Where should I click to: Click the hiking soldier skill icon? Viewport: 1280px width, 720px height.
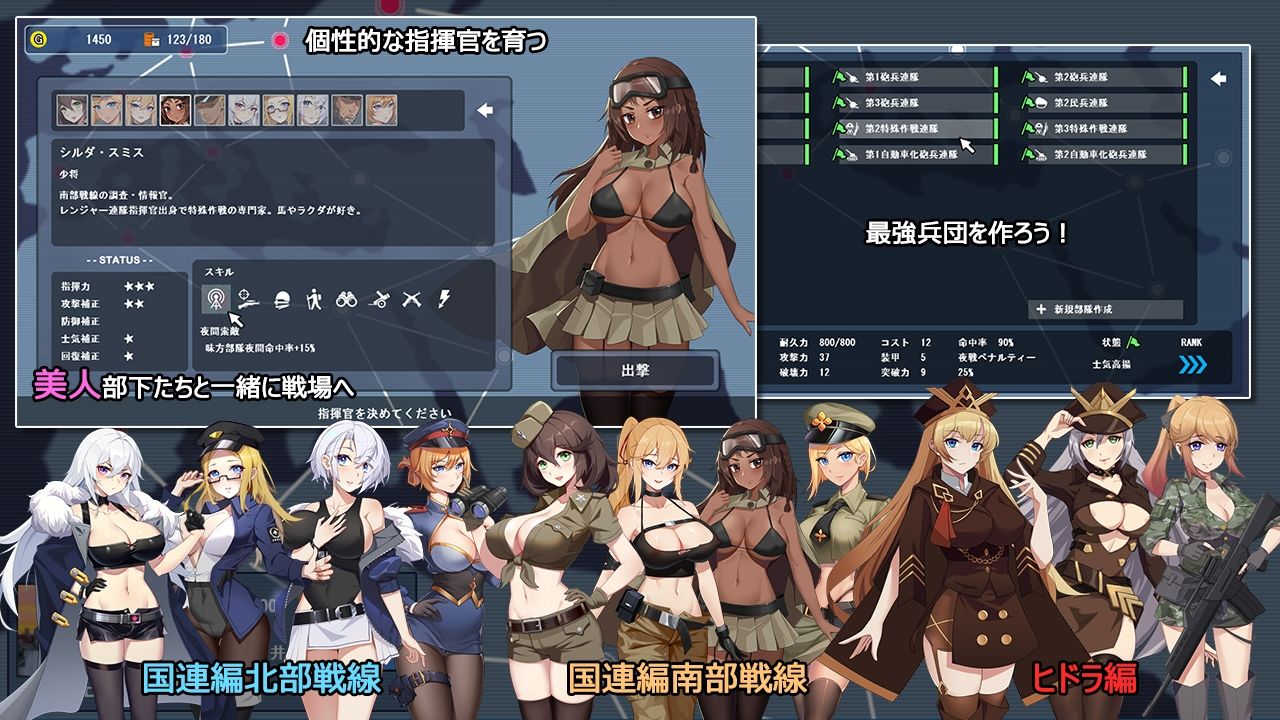pyautogui.click(x=315, y=297)
